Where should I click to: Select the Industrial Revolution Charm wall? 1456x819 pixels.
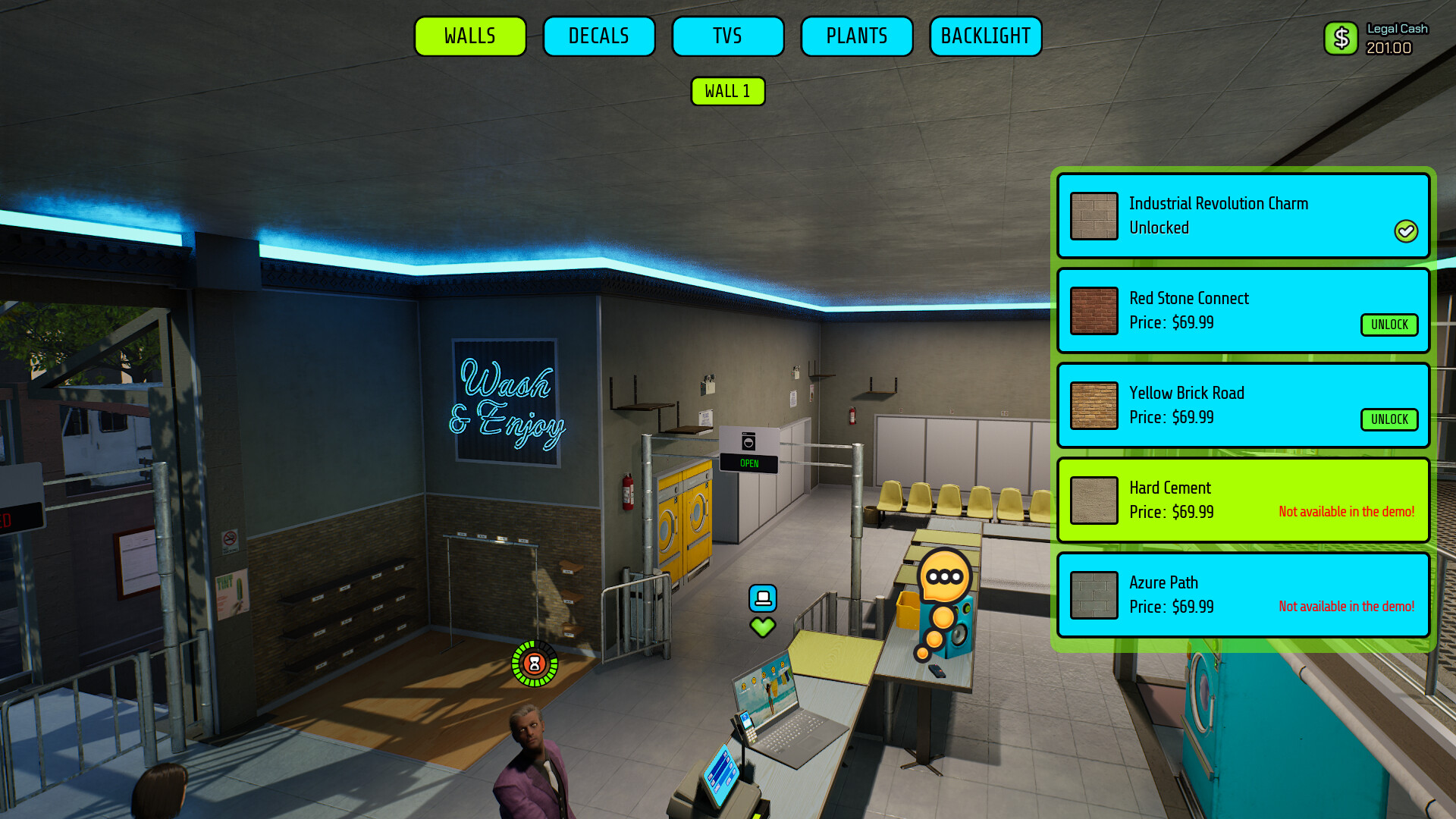pos(1244,216)
